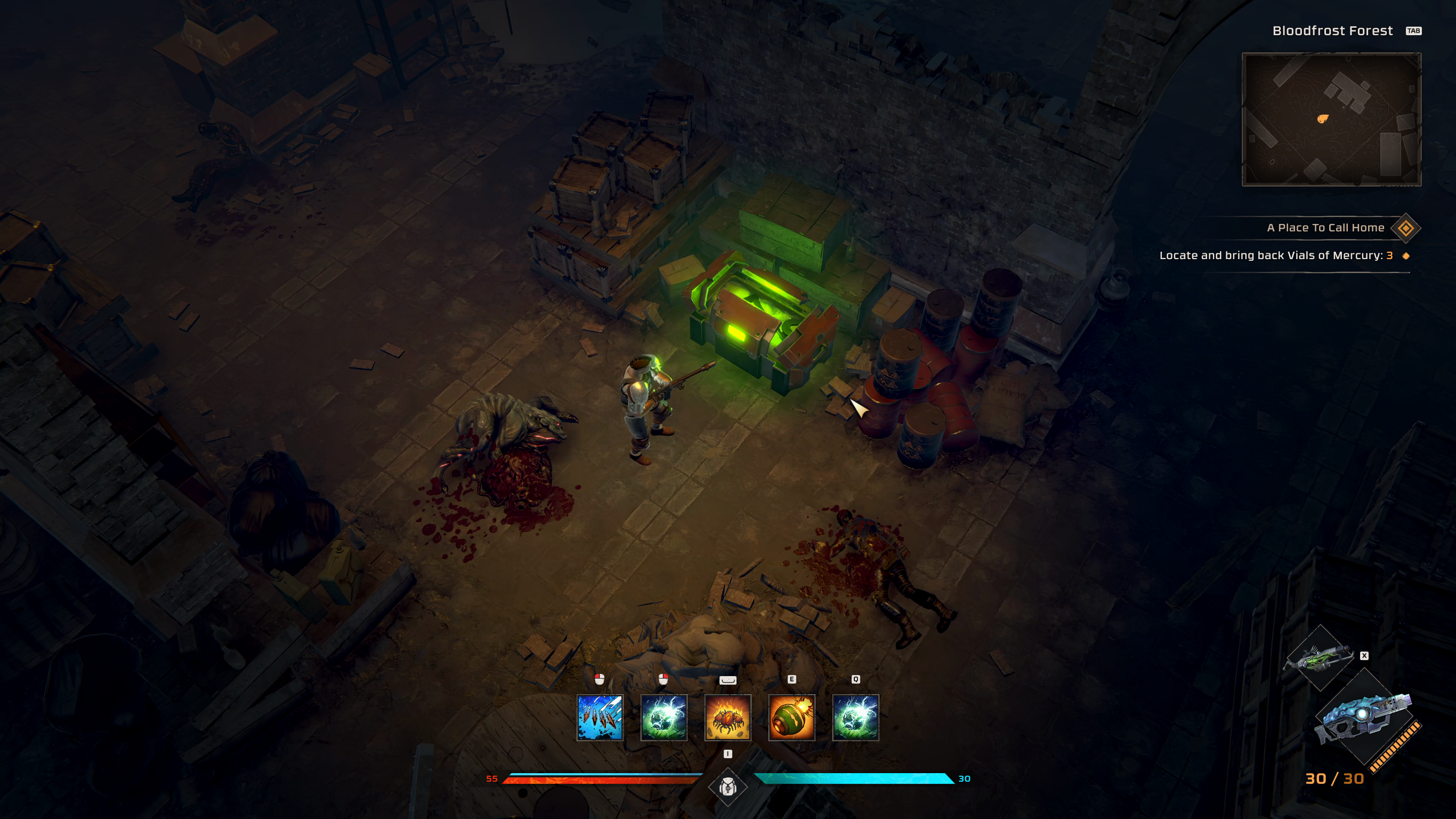Use the green grenade skill bound to E
The image size is (1456, 819).
click(x=792, y=718)
